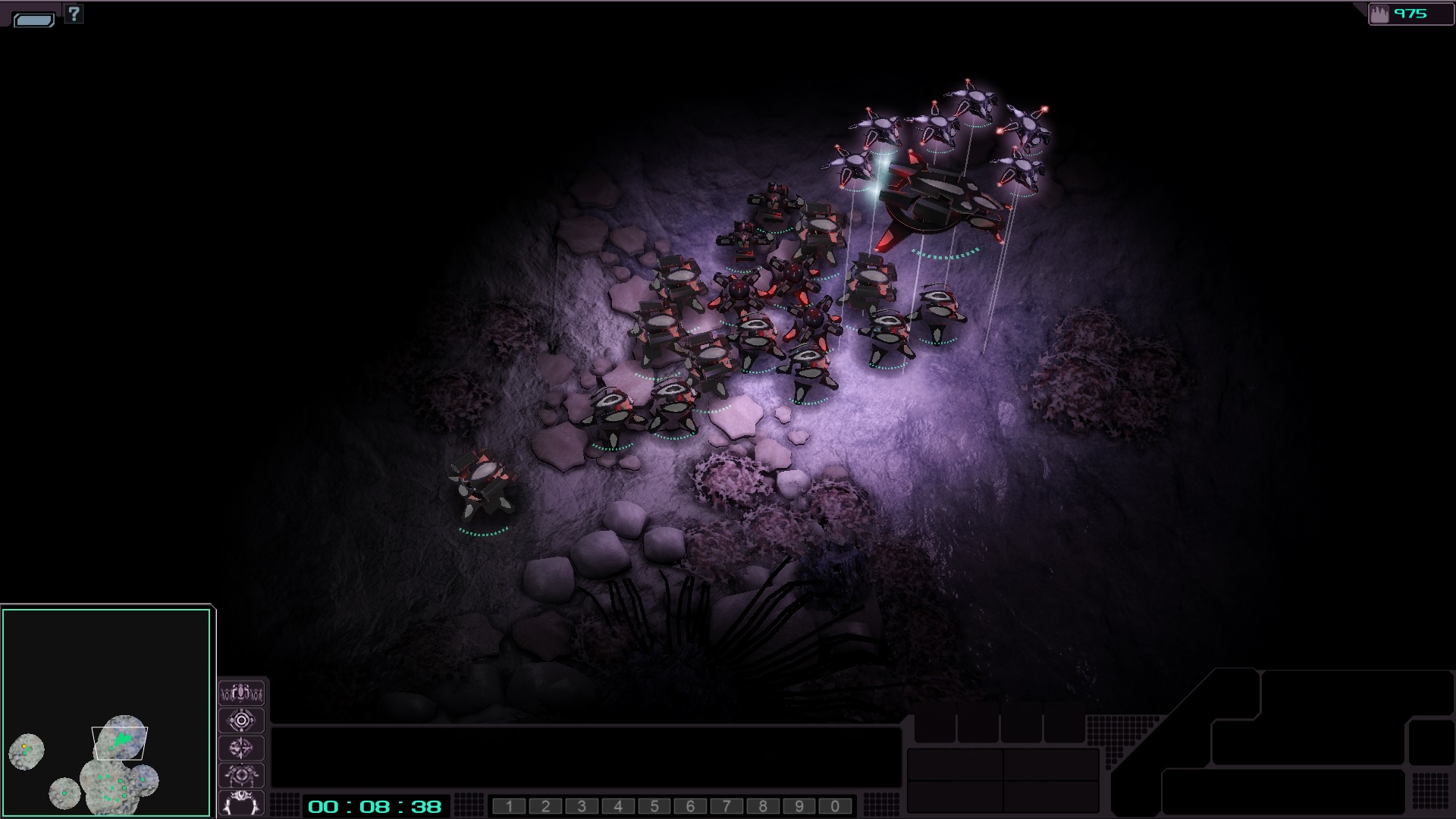Click the minimap to move the camera
Screen dimensions: 1456x819
coord(106,712)
